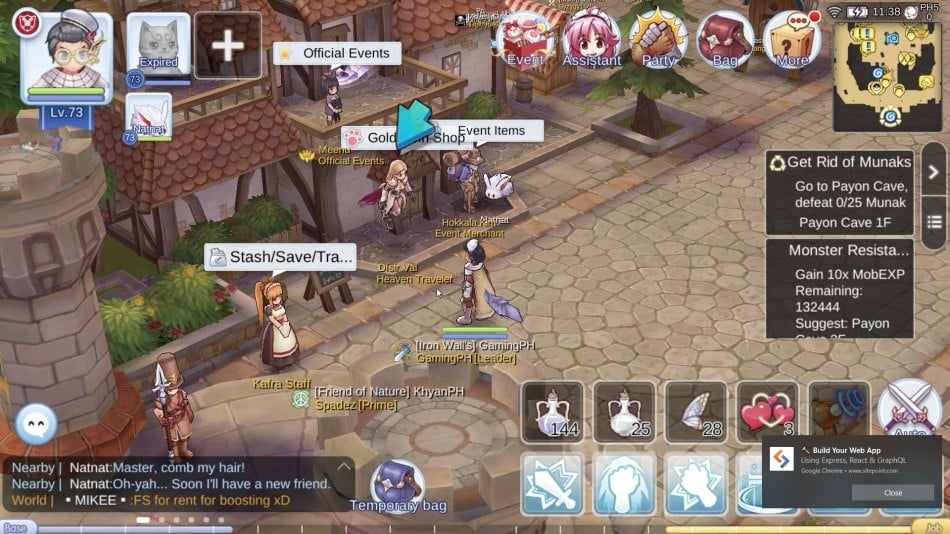Open the Temporary bag
The width and height of the screenshot is (950, 534).
(x=397, y=486)
